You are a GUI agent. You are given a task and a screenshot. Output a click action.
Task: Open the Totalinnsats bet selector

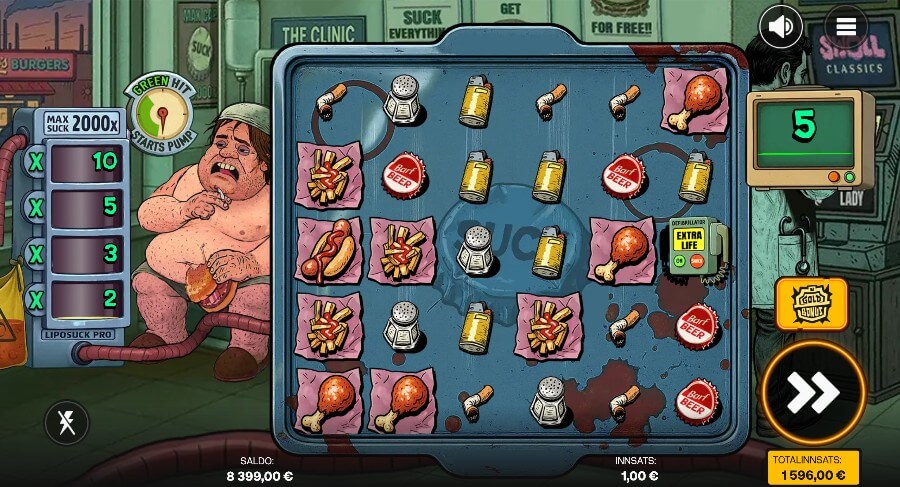pos(812,467)
